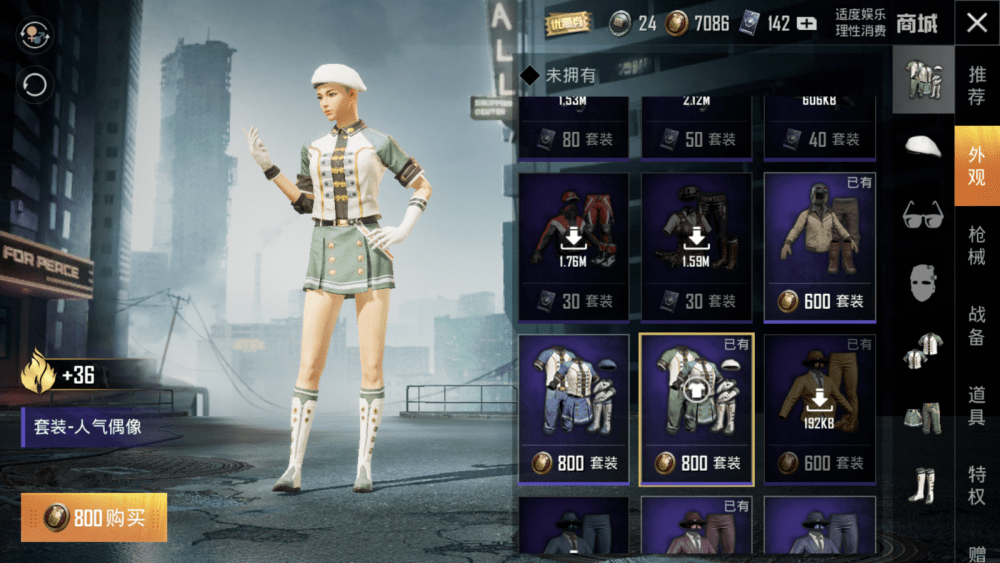The width and height of the screenshot is (1000, 563).
Task: Choose the white beret hat category
Action: click(923, 147)
